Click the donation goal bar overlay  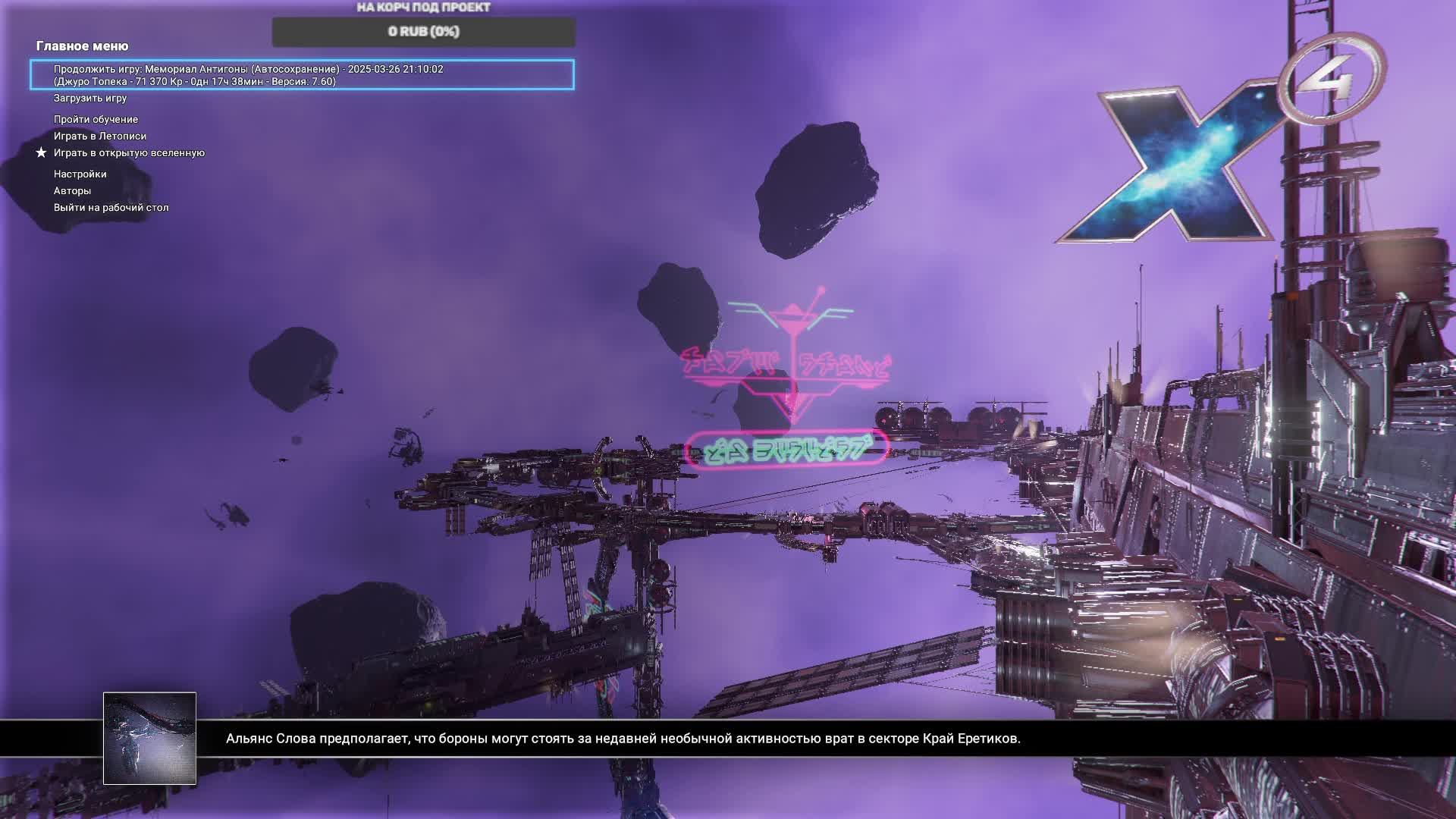tap(423, 32)
